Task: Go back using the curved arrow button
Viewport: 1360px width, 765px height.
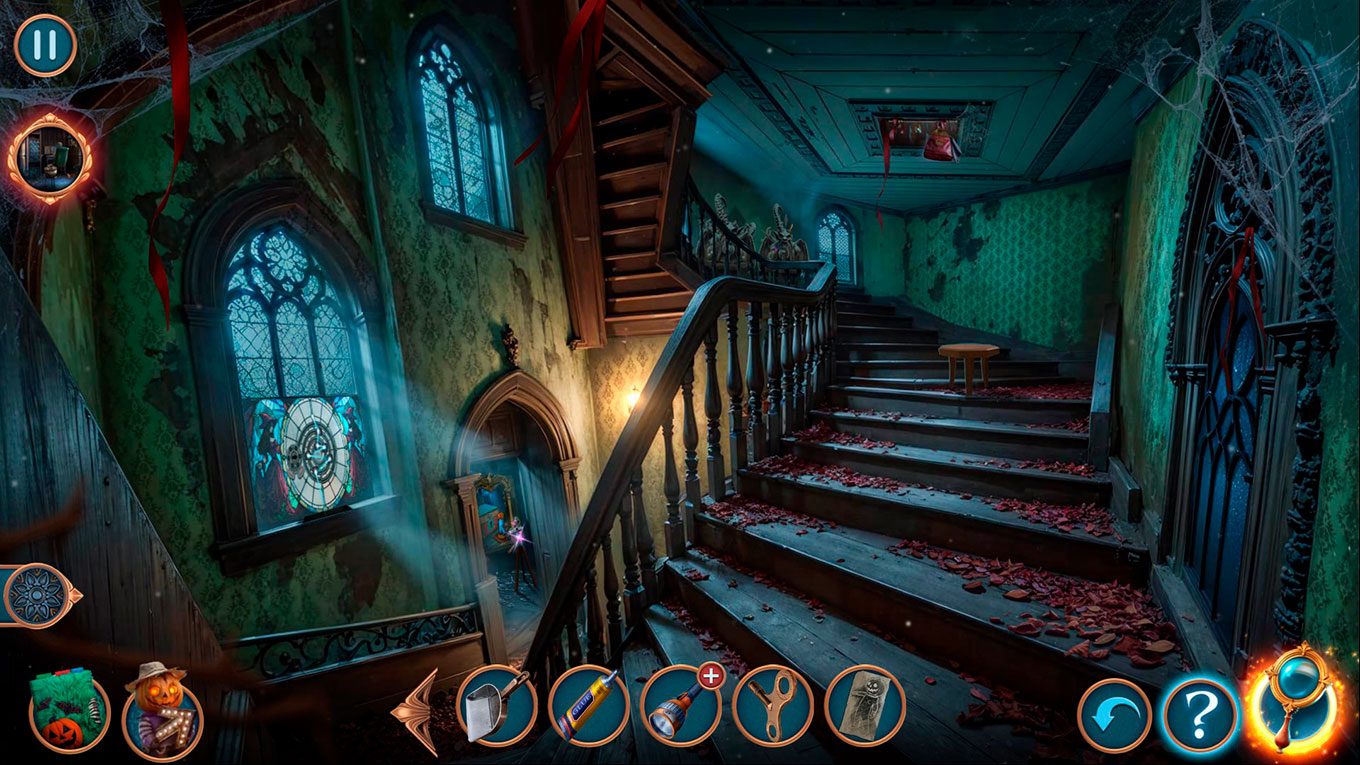Action: [1114, 716]
